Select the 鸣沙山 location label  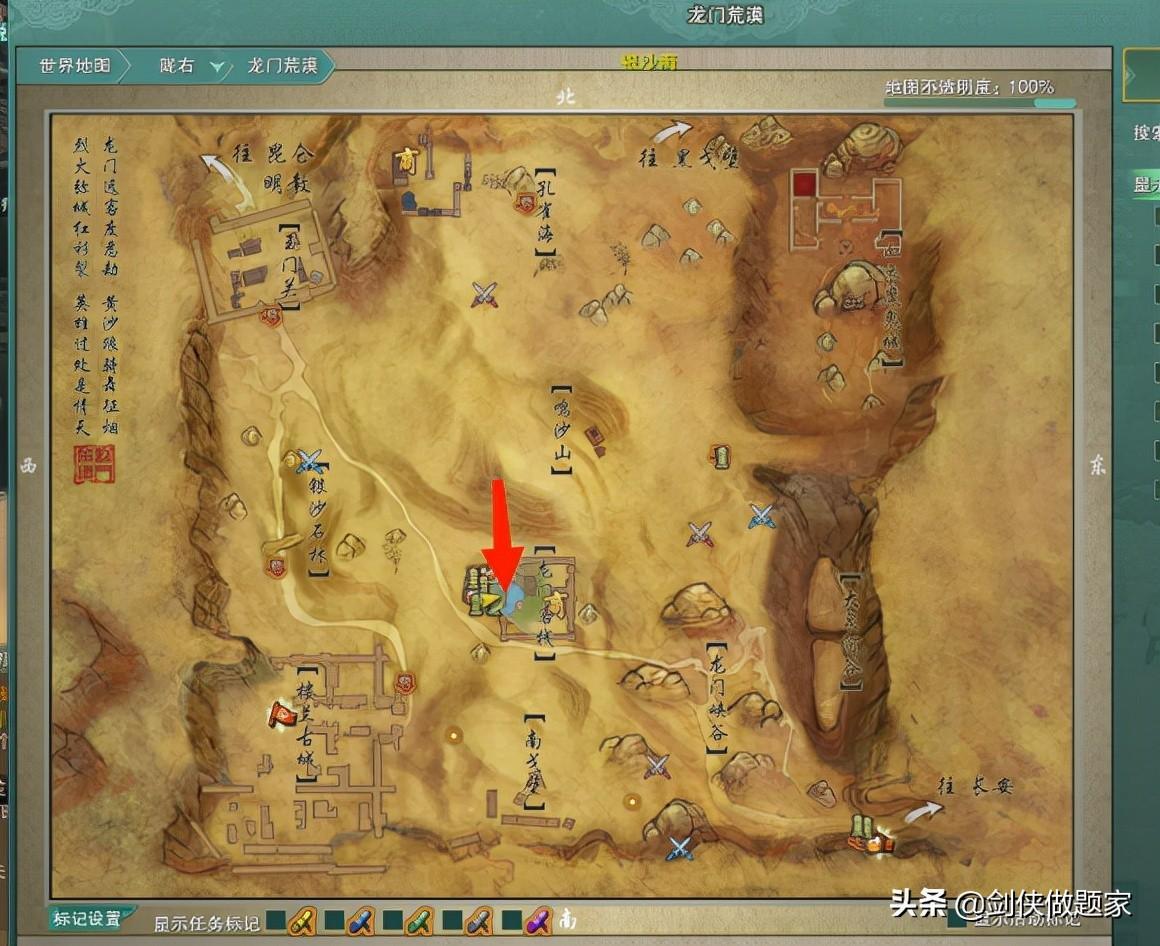(x=561, y=430)
